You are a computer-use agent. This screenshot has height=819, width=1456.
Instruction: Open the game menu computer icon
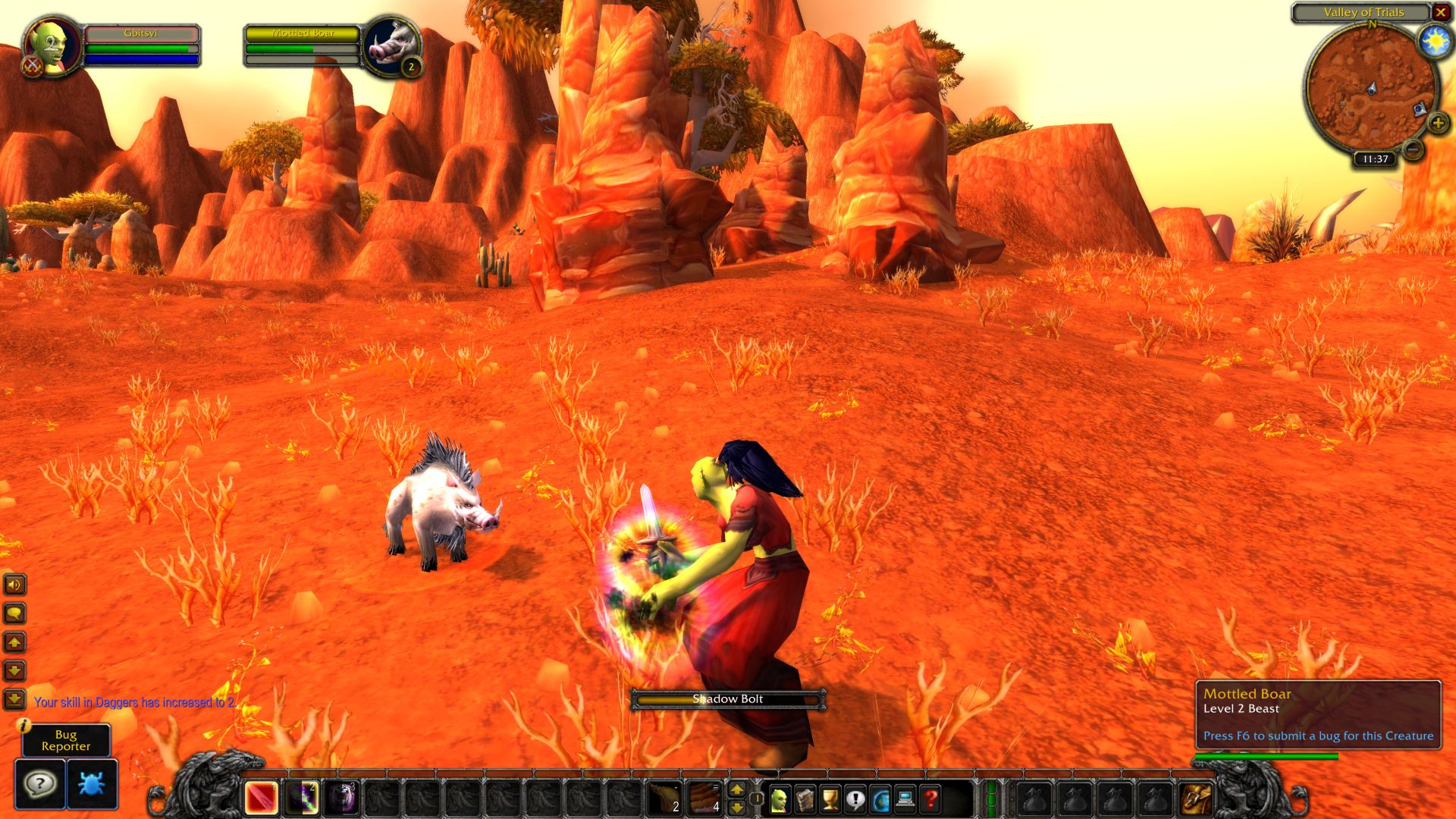click(905, 799)
